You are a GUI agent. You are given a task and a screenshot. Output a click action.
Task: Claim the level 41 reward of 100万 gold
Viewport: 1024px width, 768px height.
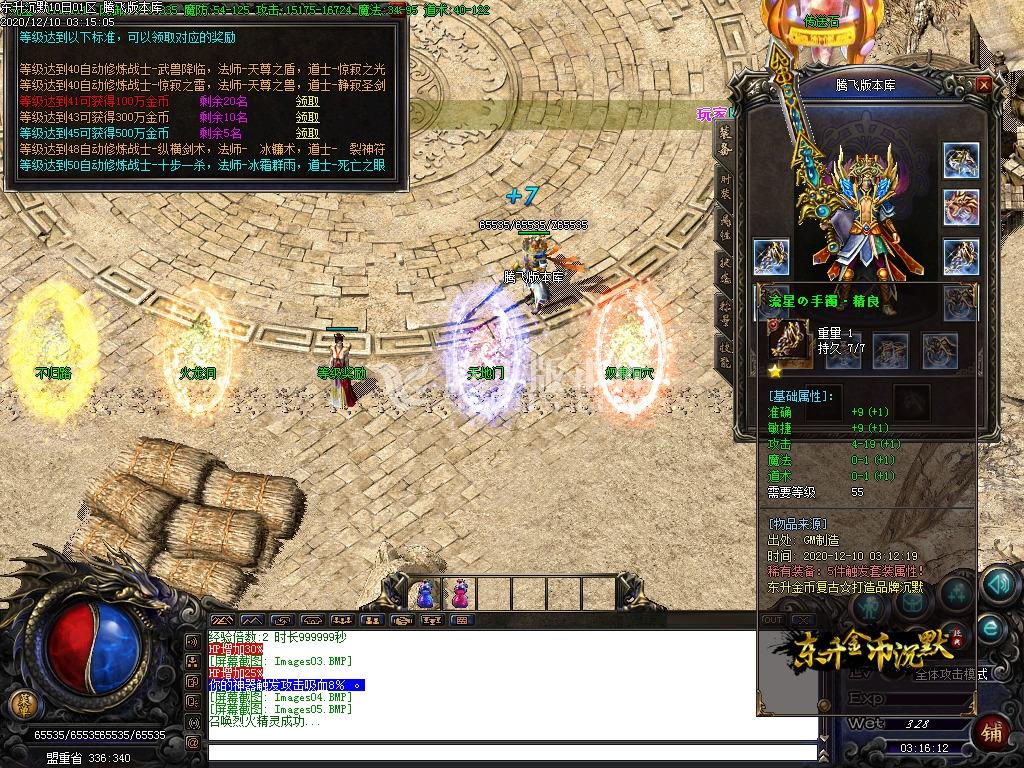click(307, 102)
